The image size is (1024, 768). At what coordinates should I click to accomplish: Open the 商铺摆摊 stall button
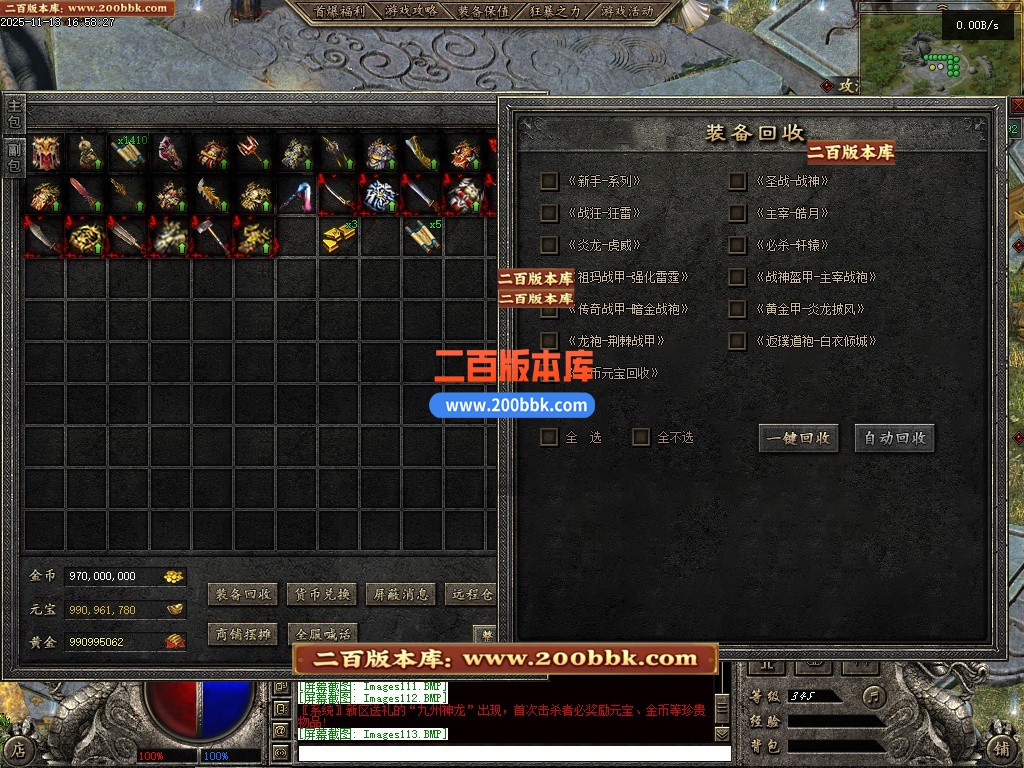coord(243,634)
